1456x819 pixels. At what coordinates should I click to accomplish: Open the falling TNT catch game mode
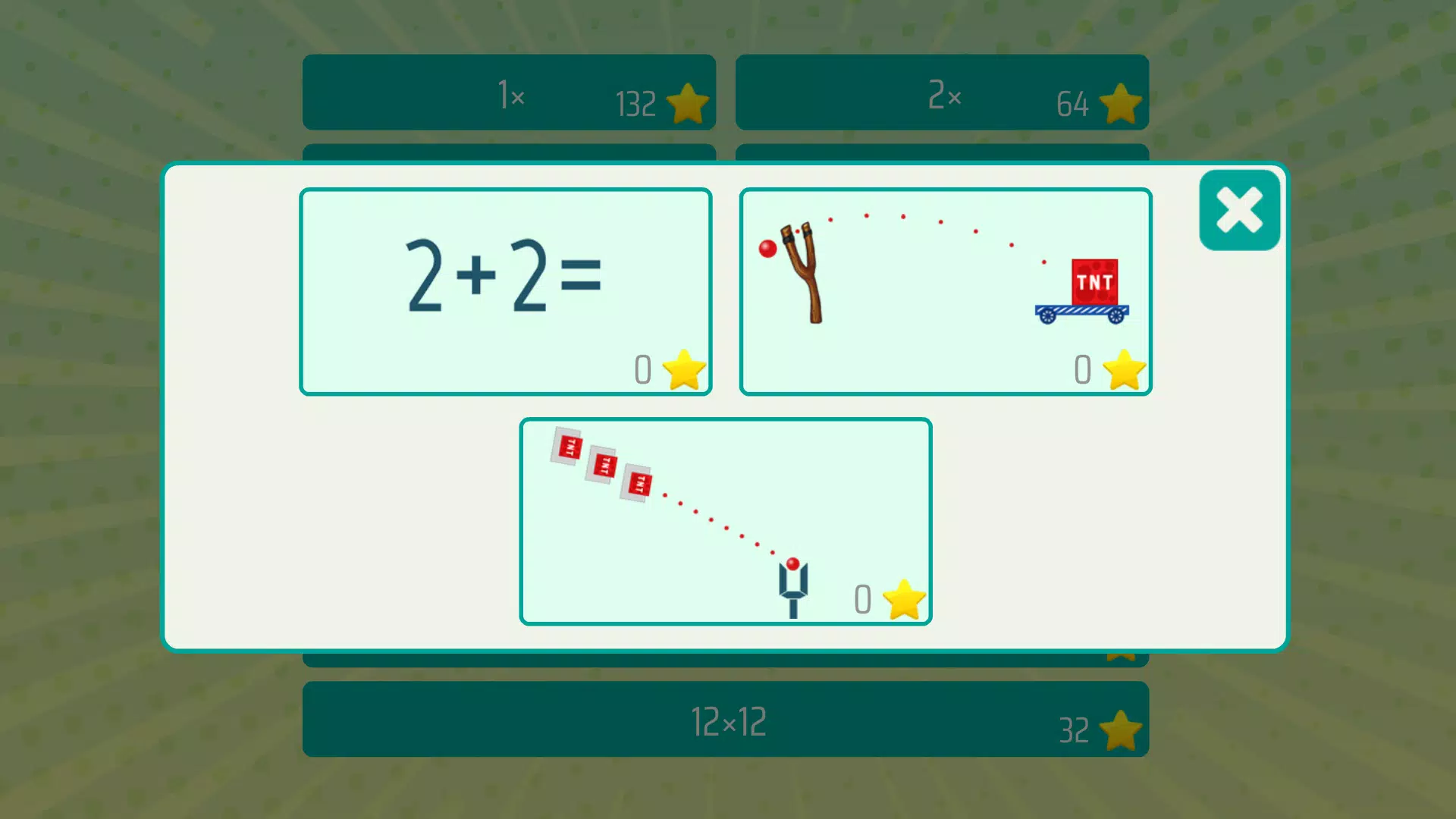[x=726, y=520]
